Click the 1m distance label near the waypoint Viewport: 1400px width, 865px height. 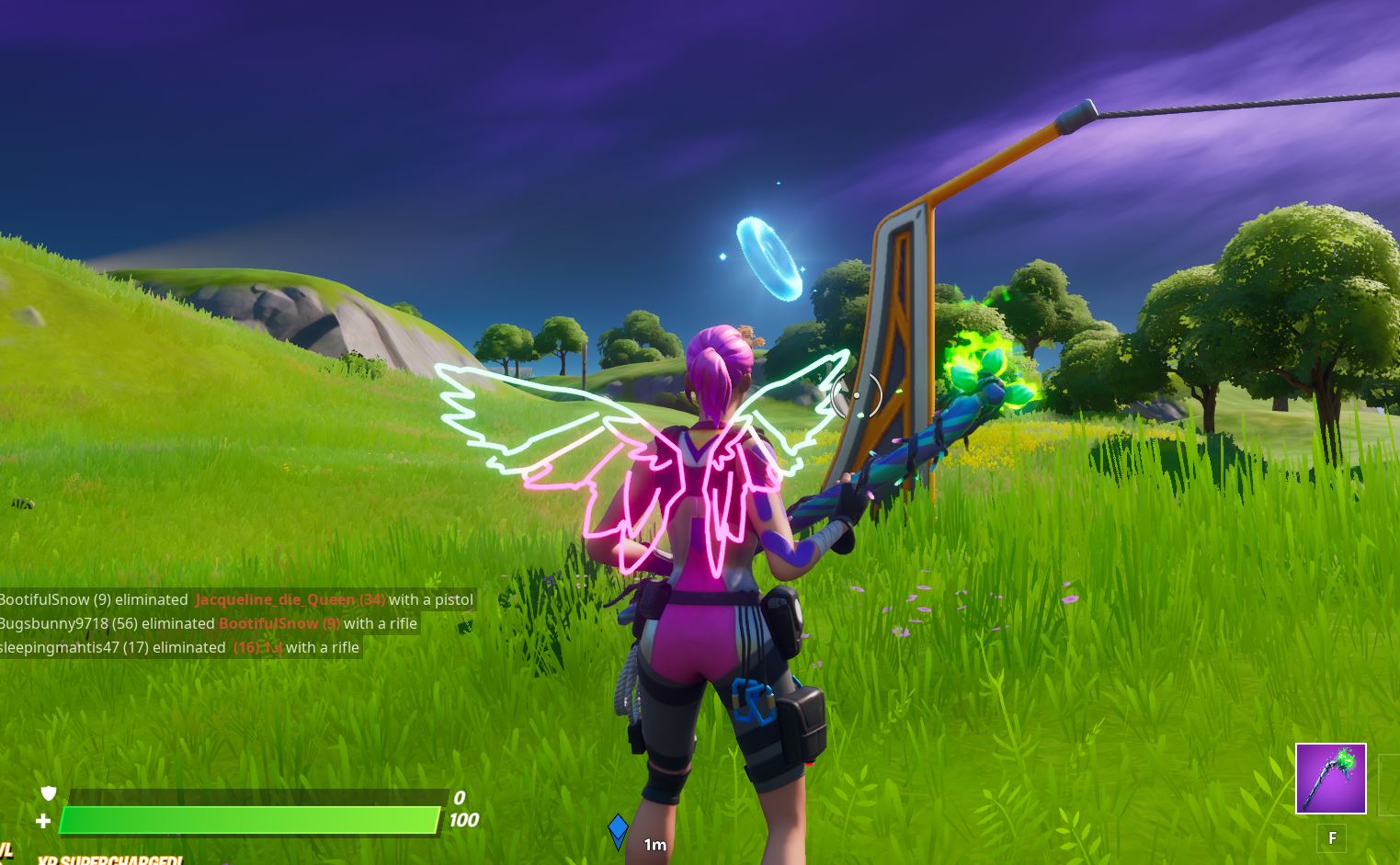(x=654, y=845)
